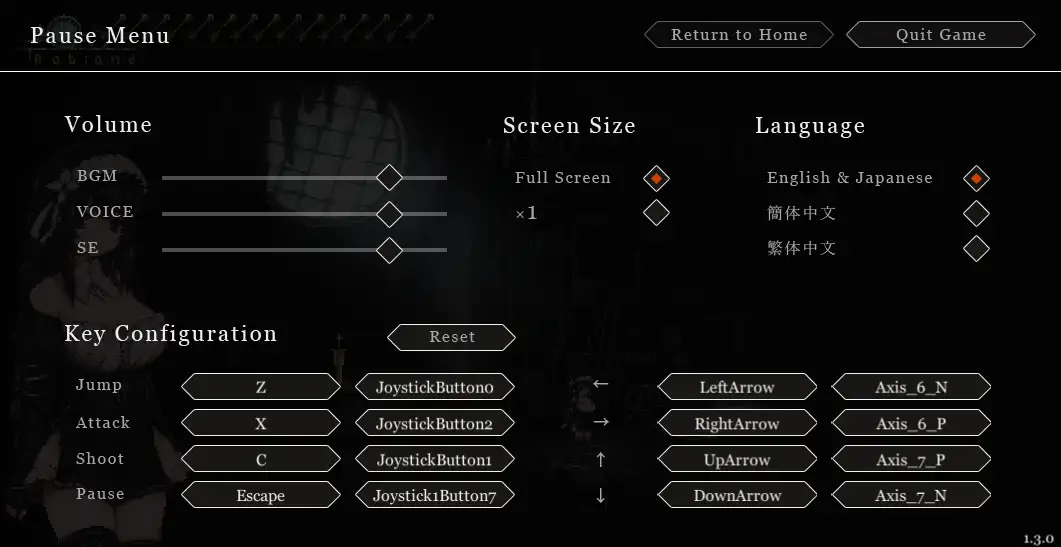The height and width of the screenshot is (547, 1061).
Task: Adjust the BGM volume slider handle
Action: (389, 178)
